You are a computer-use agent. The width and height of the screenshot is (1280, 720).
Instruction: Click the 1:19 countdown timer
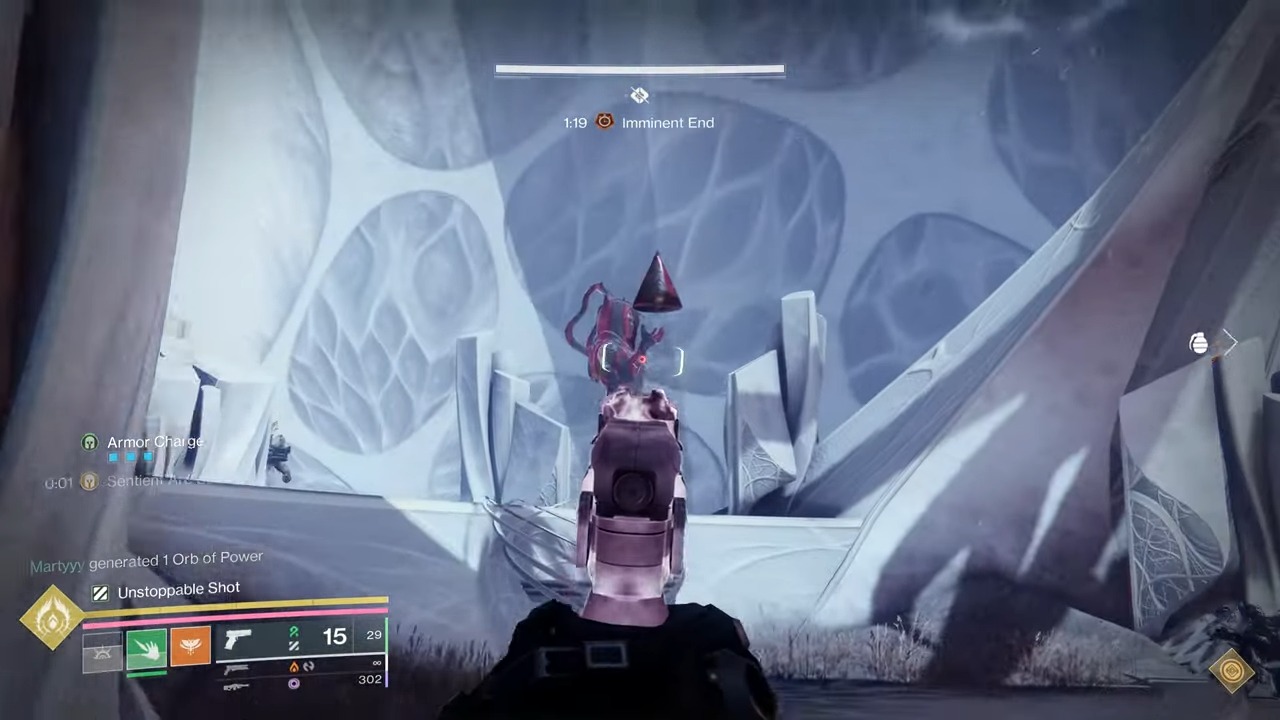coord(575,122)
